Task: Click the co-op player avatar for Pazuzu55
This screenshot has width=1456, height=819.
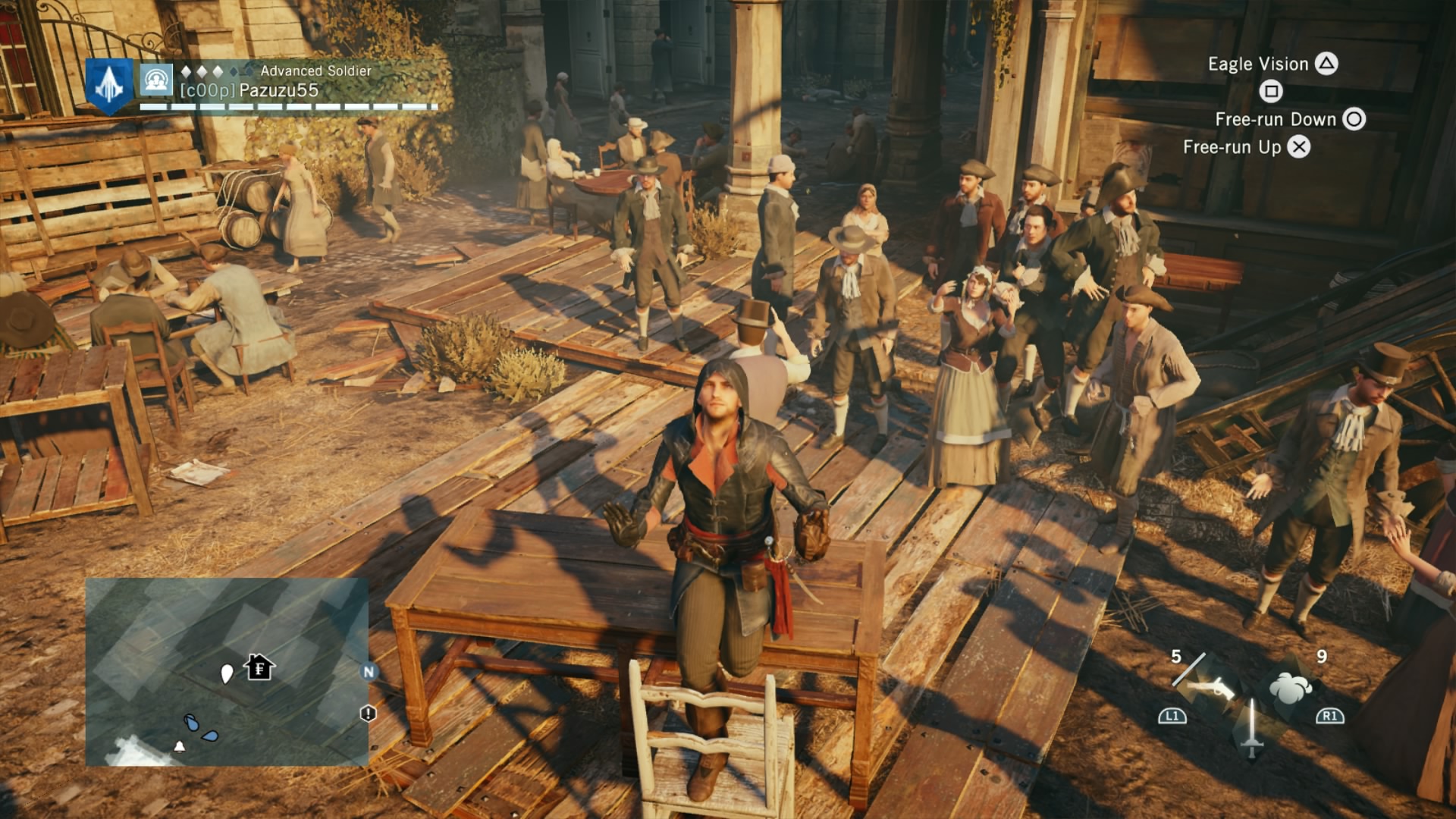Action: point(156,80)
